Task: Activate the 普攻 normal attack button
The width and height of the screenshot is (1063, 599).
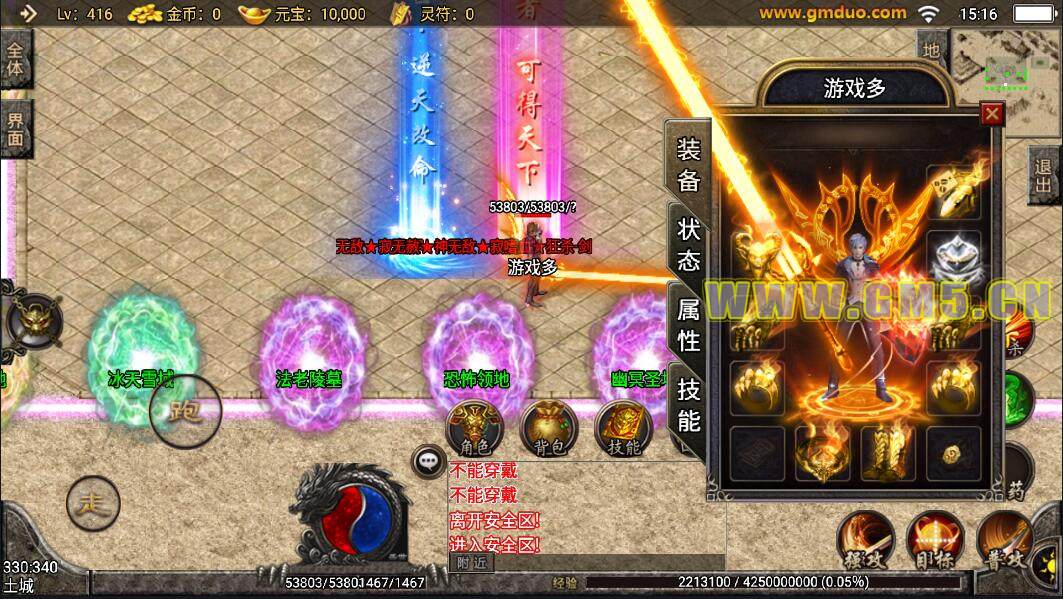Action: 1003,541
